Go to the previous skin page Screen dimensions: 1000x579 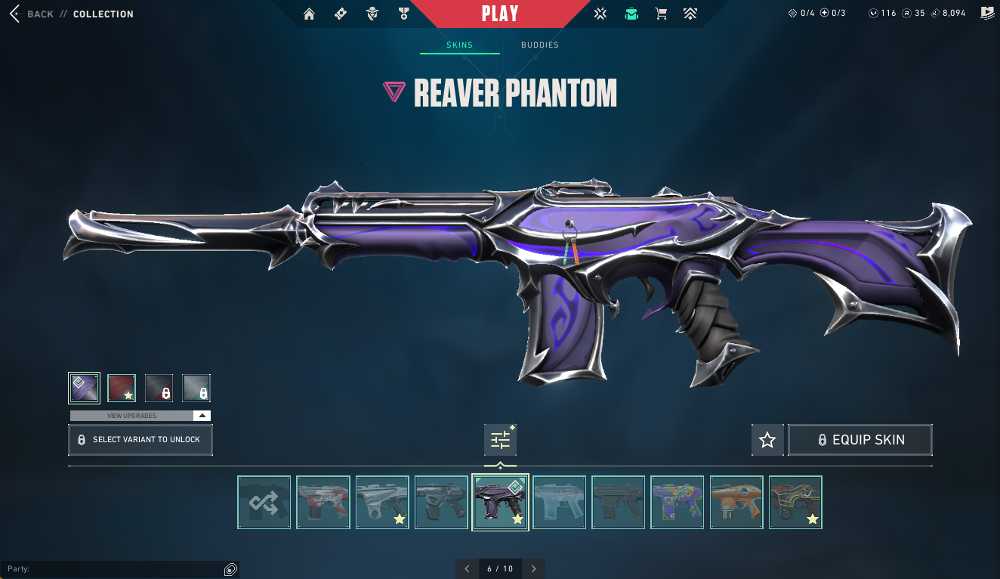pyautogui.click(x=467, y=569)
